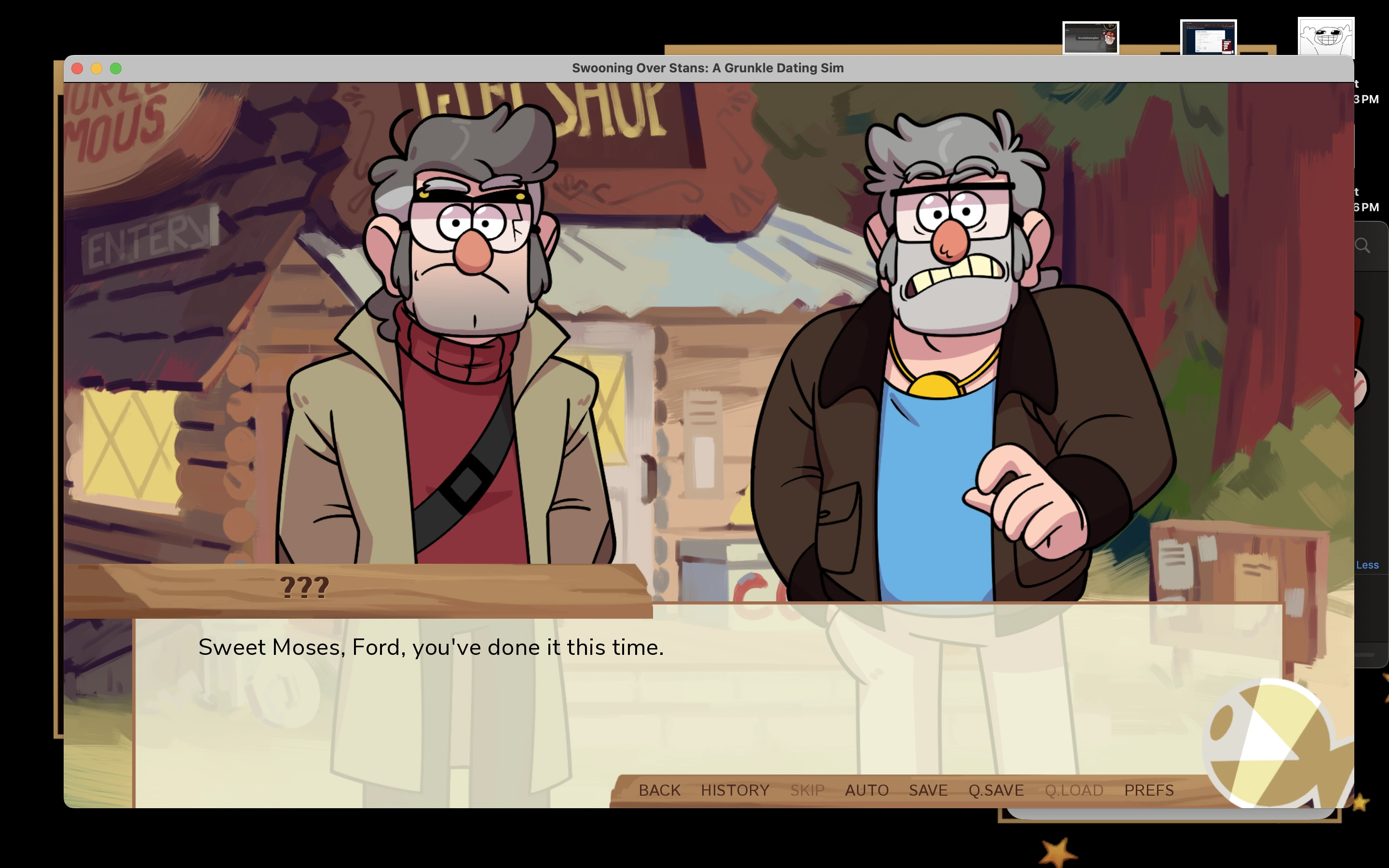Perform a Q.SAVE quick save
This screenshot has width=1389, height=868.
997,790
